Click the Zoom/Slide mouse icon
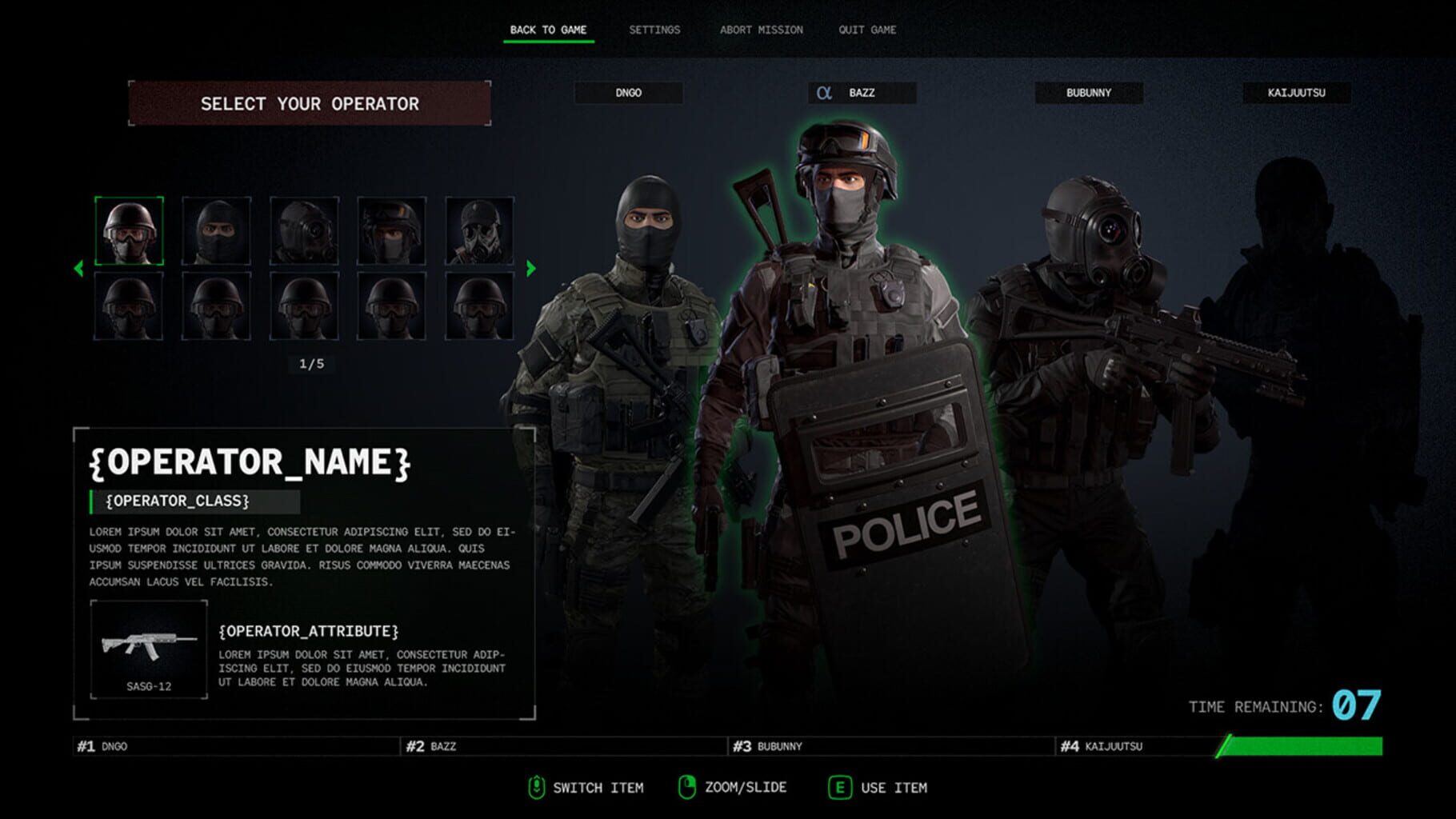This screenshot has width=1456, height=819. (x=688, y=787)
